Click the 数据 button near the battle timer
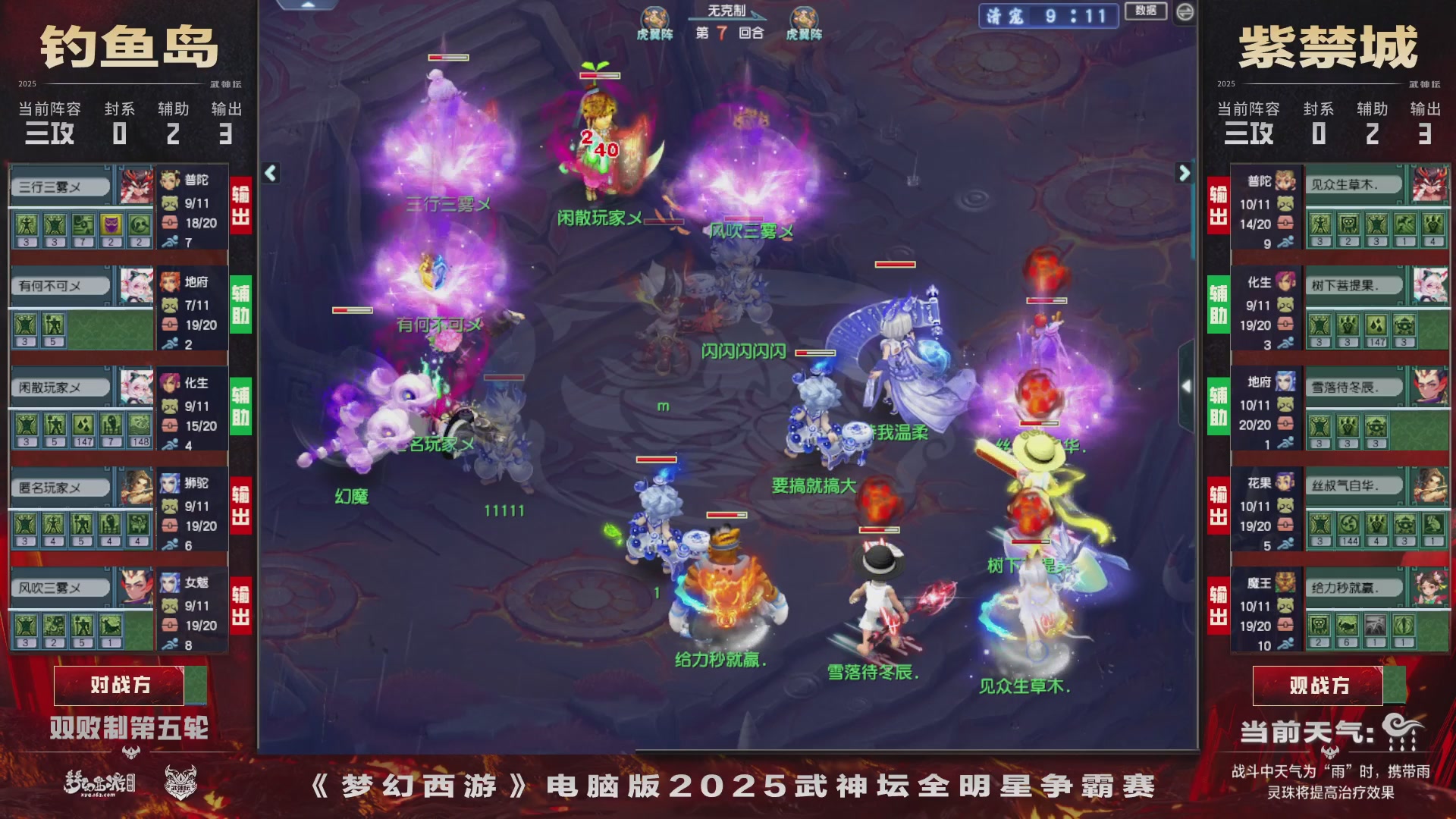 (1146, 11)
